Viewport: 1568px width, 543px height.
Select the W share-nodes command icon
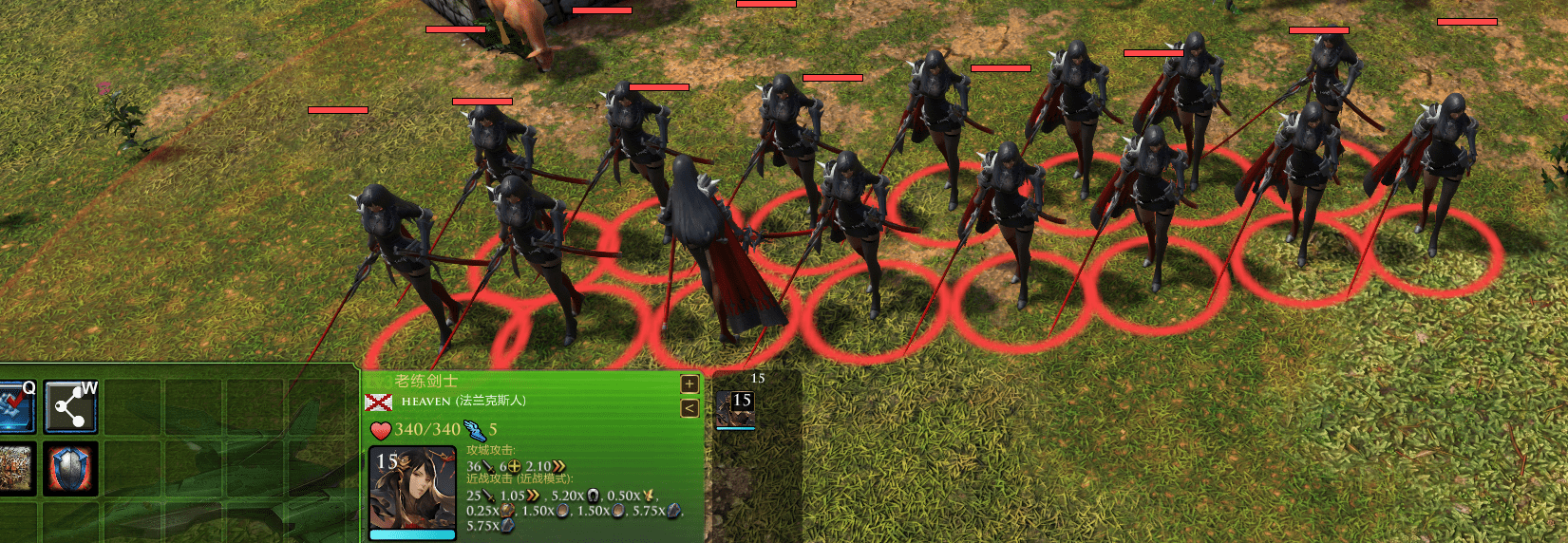click(x=70, y=407)
